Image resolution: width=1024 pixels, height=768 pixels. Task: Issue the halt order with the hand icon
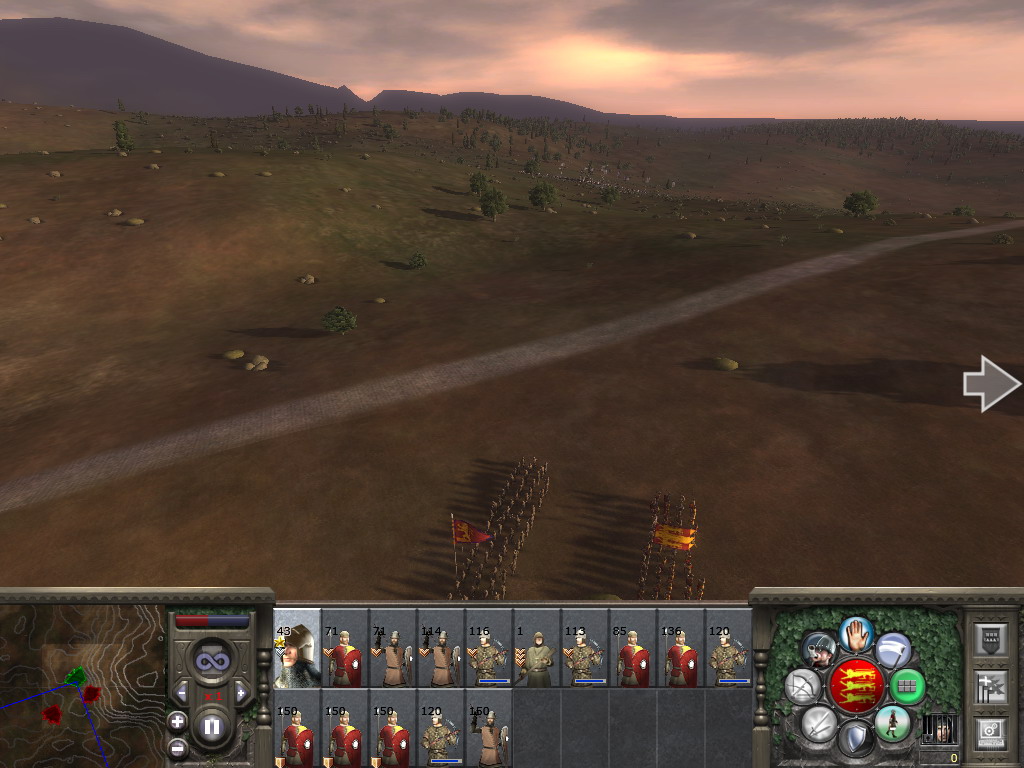(856, 633)
